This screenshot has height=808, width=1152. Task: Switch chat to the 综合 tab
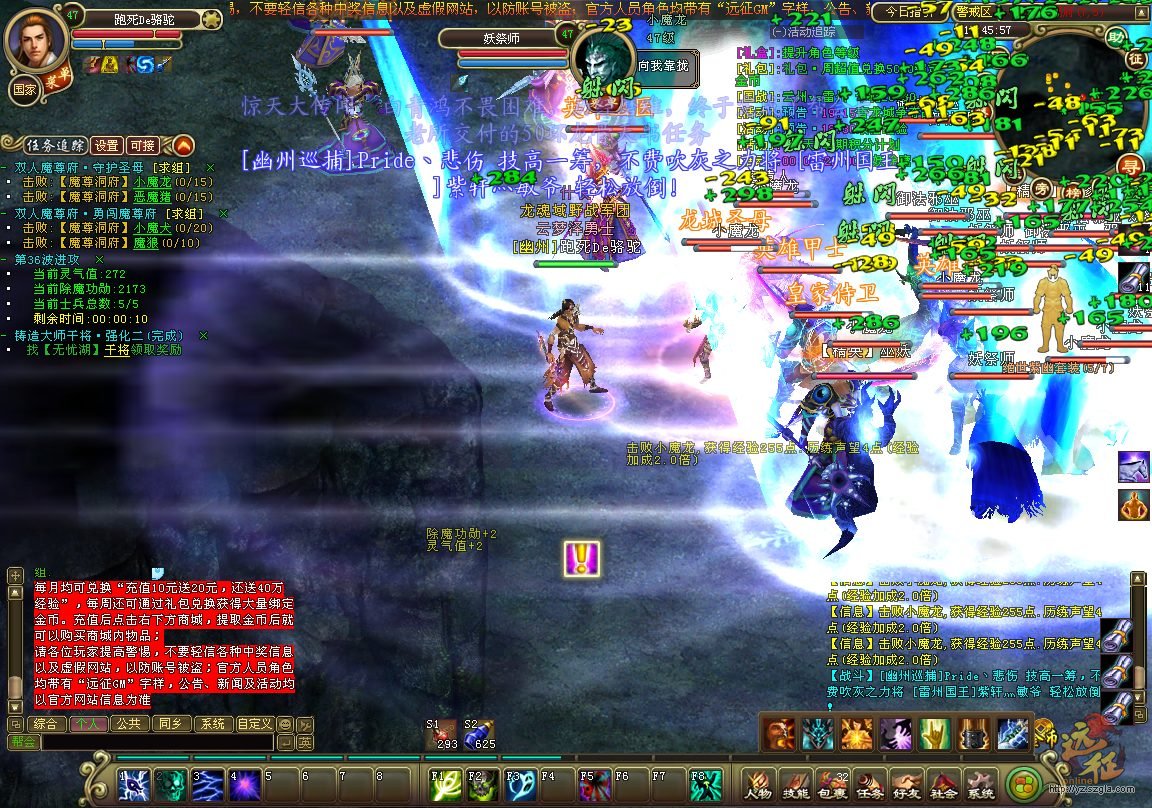(x=44, y=724)
